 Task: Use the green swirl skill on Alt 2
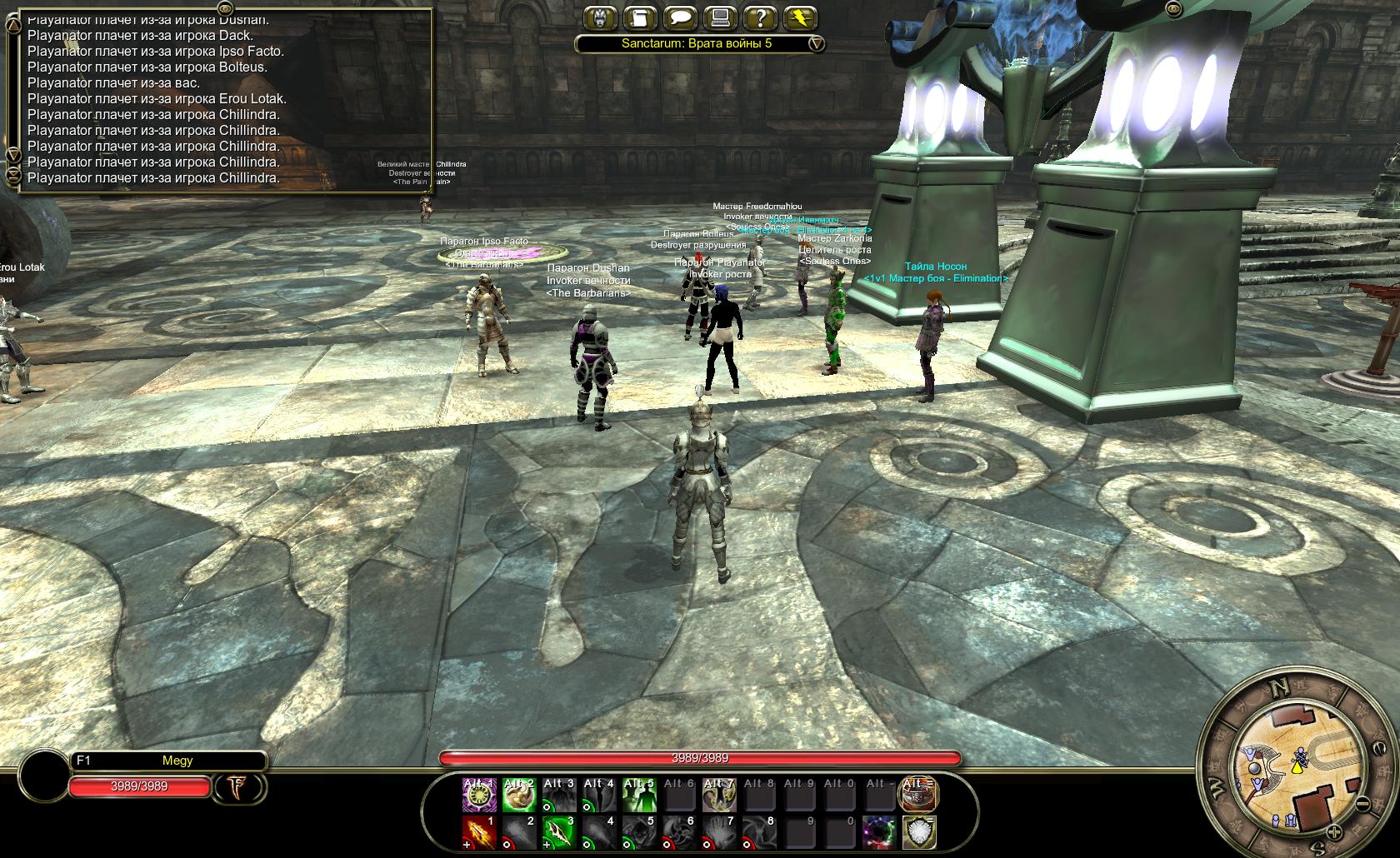(x=518, y=795)
